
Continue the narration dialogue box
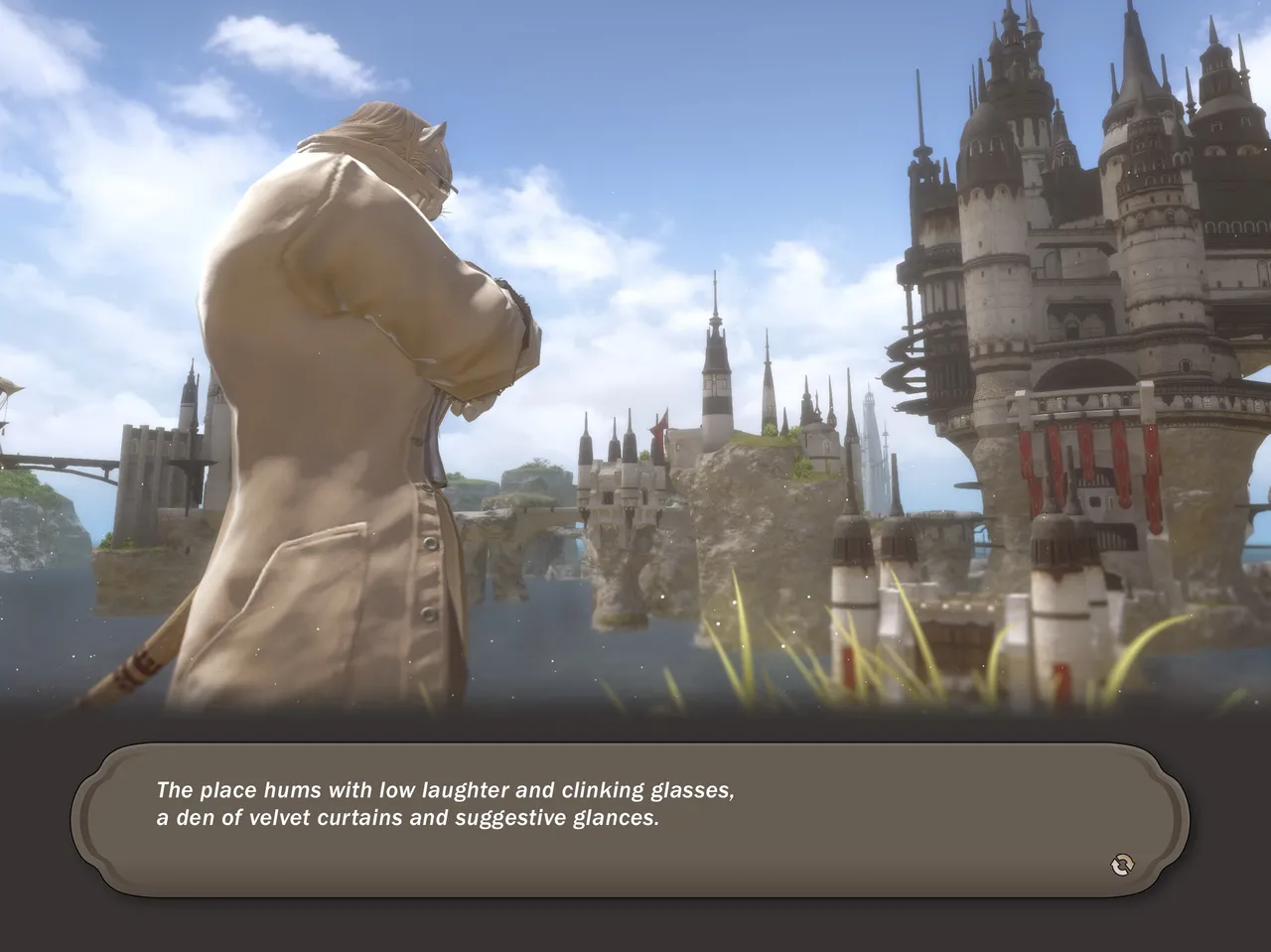(630, 820)
